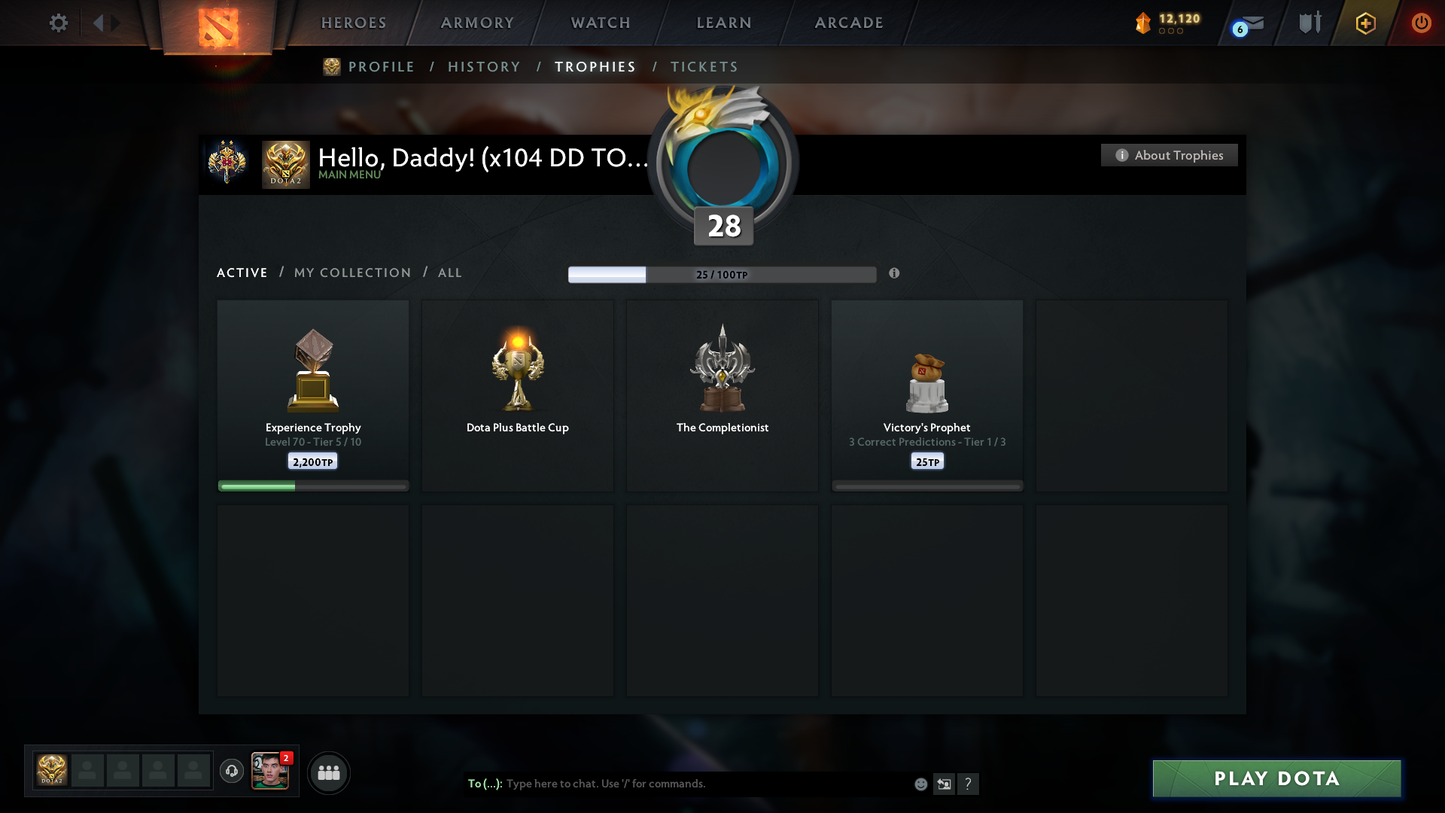Click the power button to quit Dota

pos(1421,22)
